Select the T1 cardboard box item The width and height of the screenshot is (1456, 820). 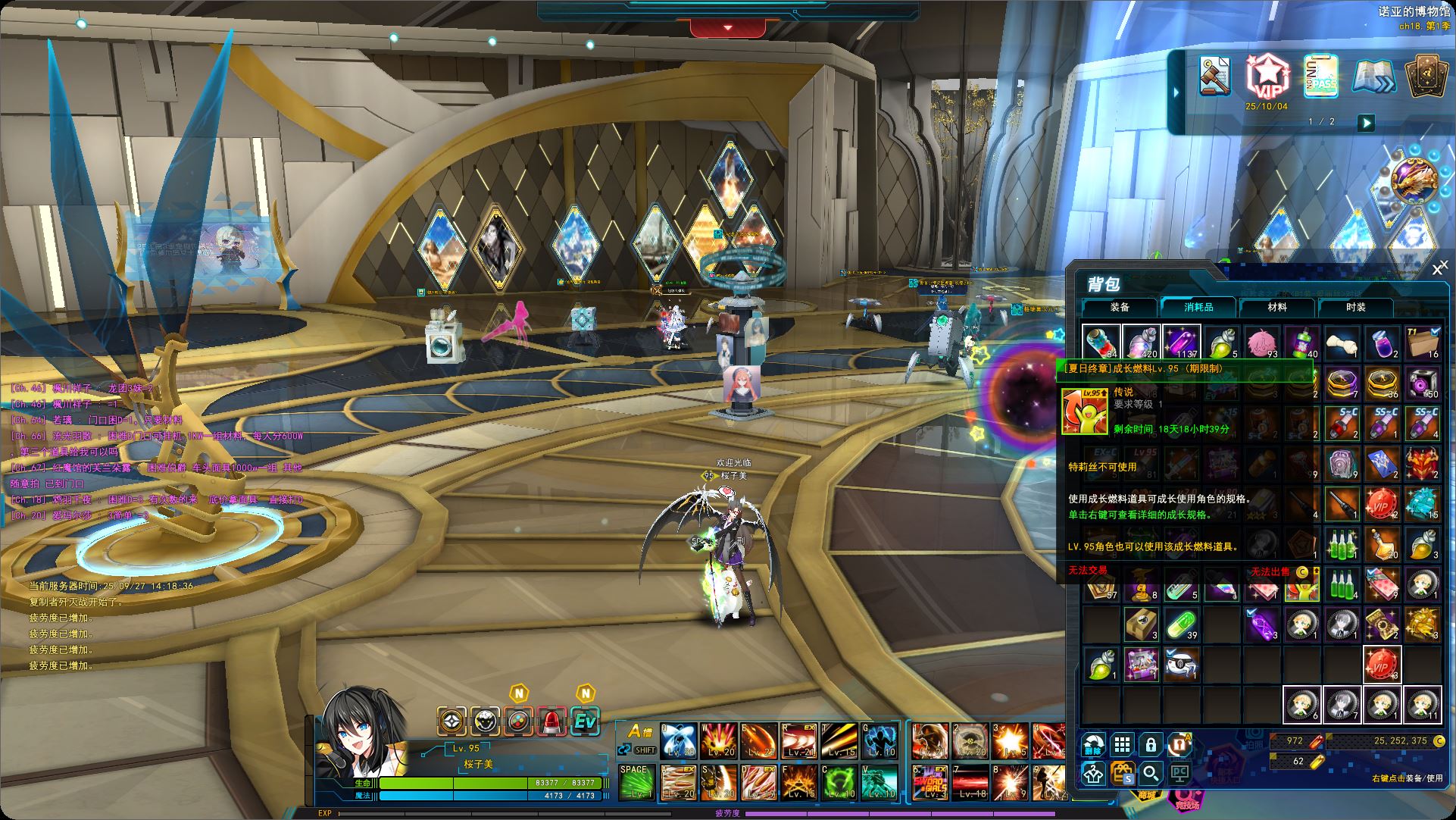[1423, 343]
